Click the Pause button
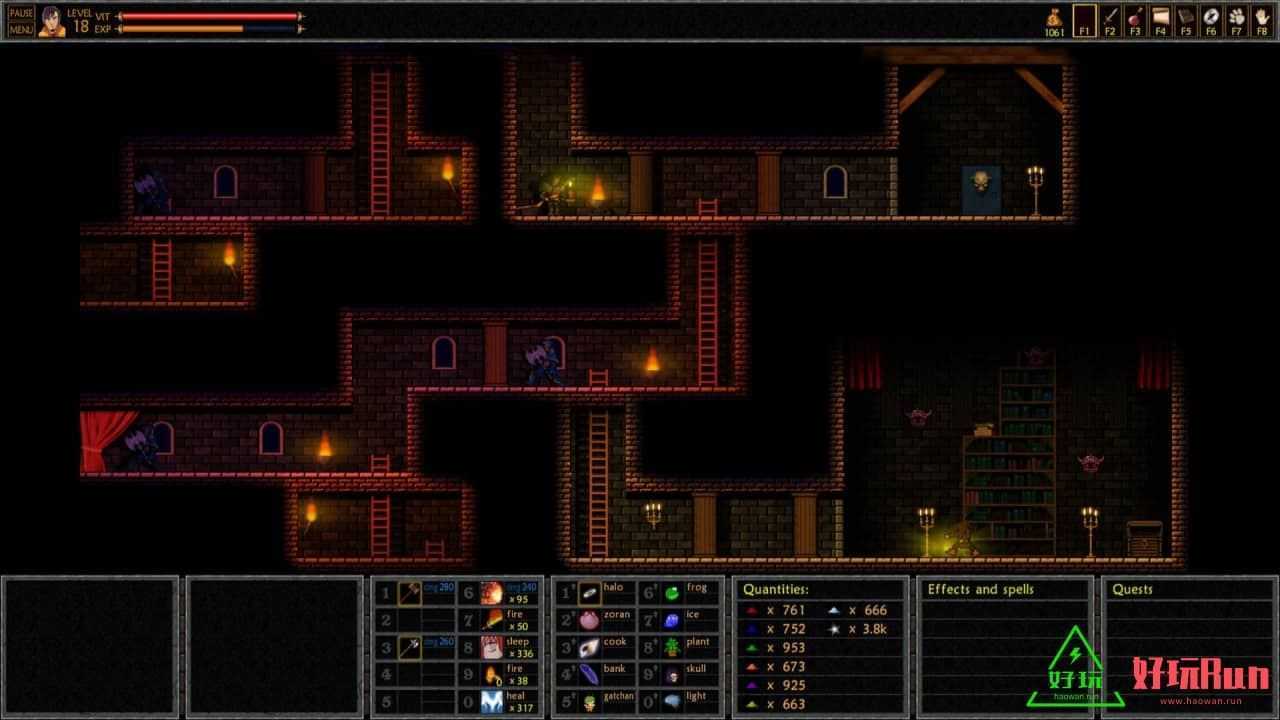This screenshot has width=1280, height=720. pos(21,13)
